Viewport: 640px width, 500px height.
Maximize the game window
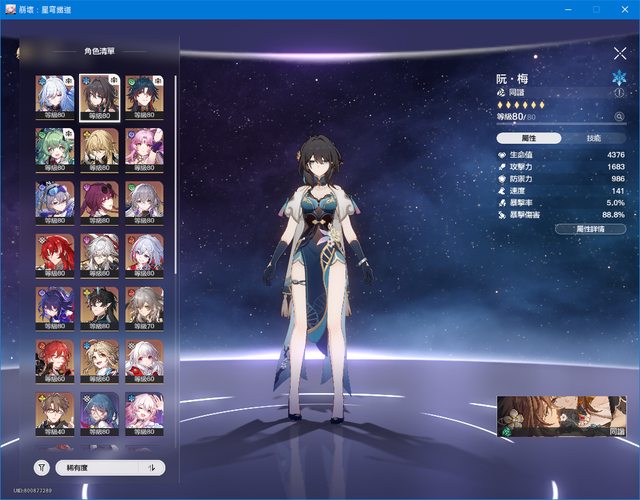coord(596,9)
